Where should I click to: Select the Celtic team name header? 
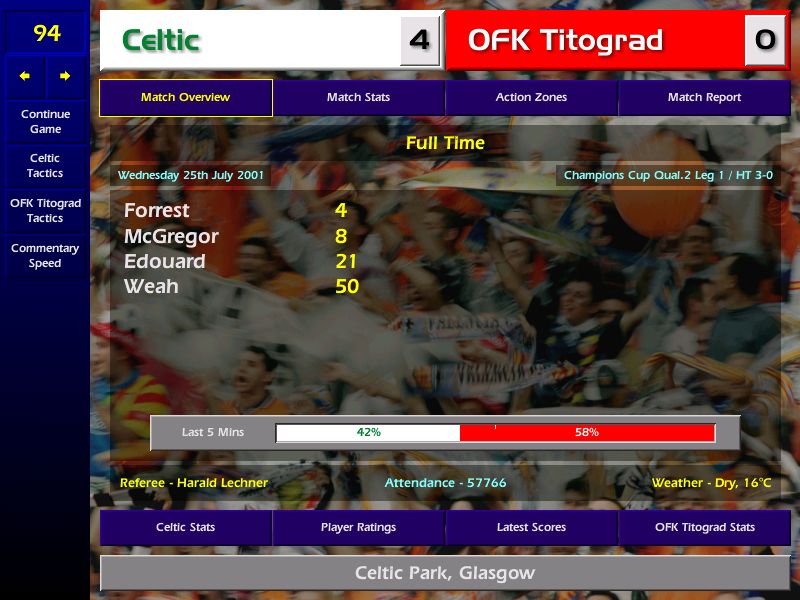161,40
